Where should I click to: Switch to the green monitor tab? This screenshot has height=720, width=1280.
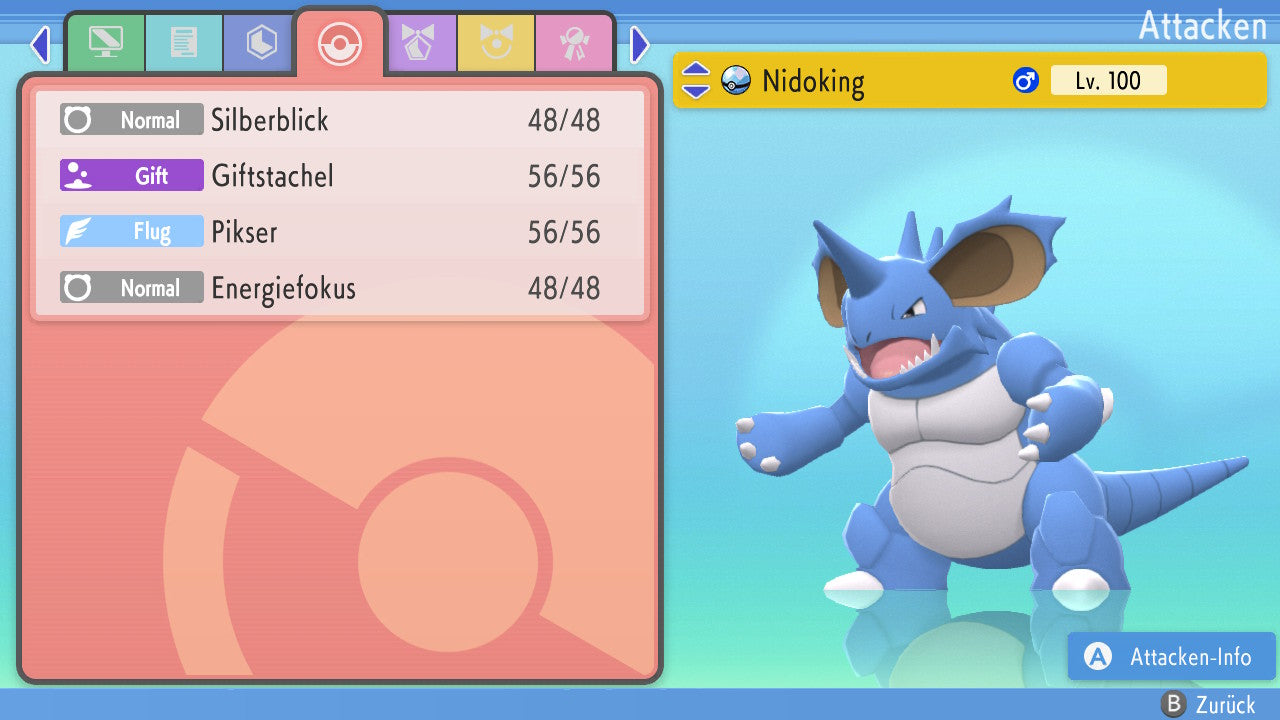tap(105, 43)
